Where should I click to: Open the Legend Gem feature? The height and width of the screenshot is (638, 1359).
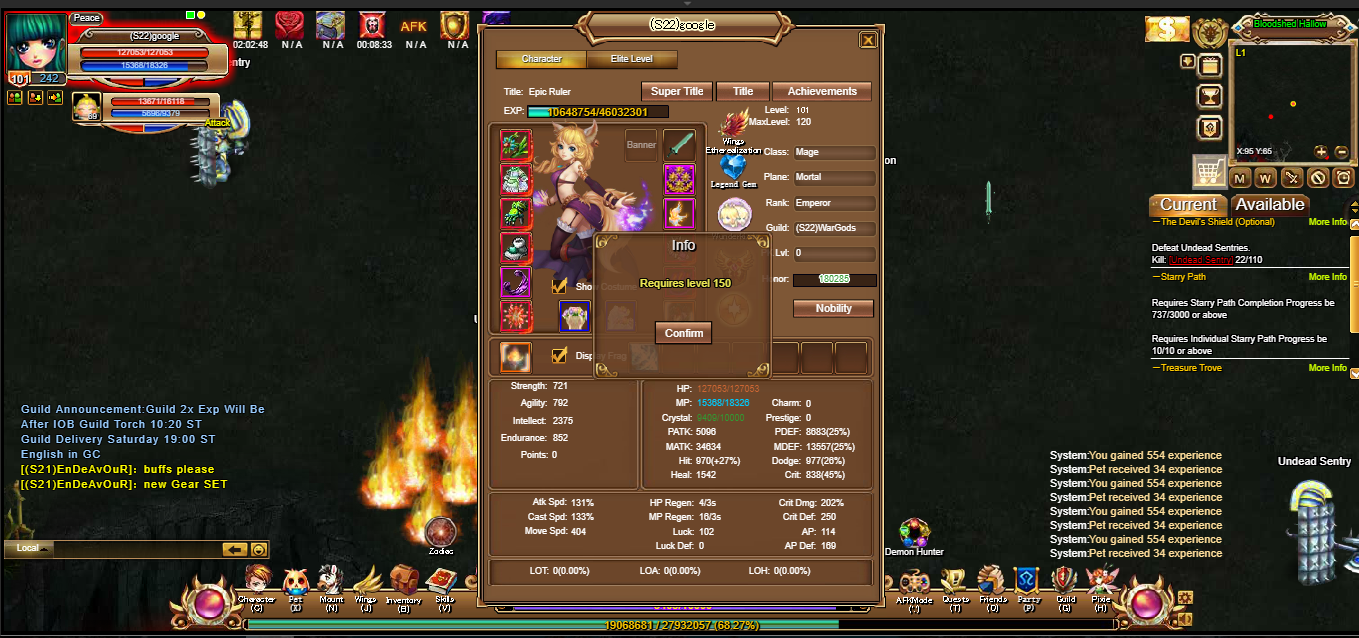pyautogui.click(x=734, y=168)
